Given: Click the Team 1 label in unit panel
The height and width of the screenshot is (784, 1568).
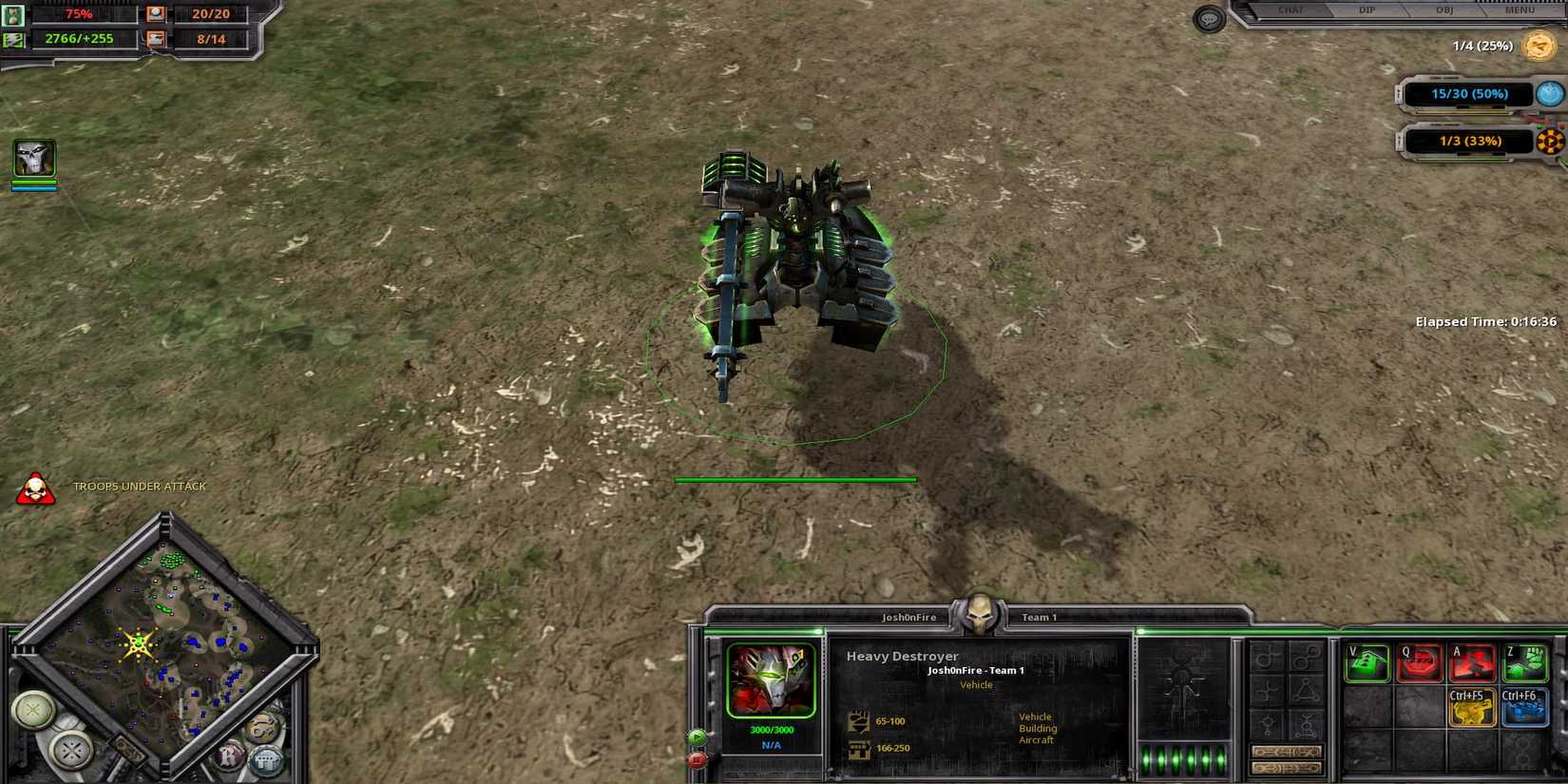Looking at the screenshot, I should (x=1038, y=616).
